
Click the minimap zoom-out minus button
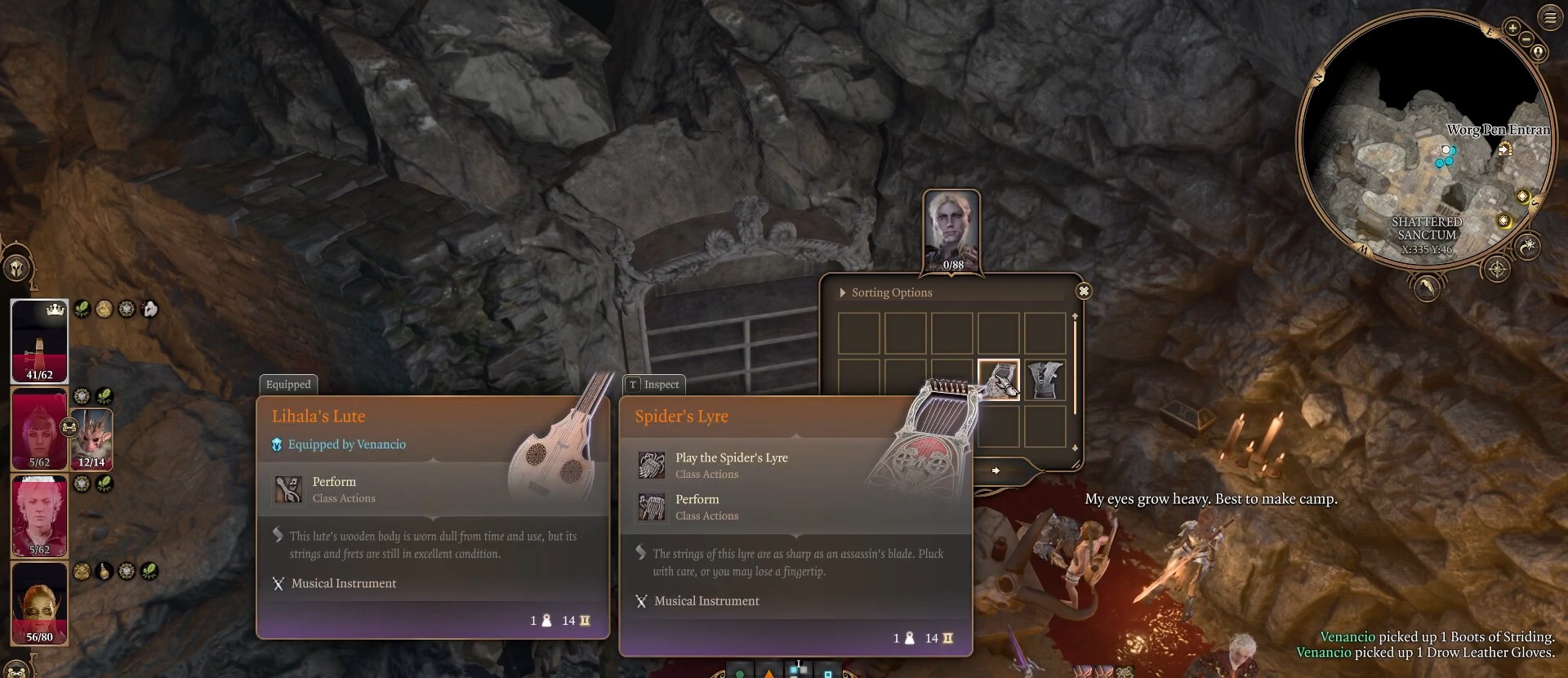point(1526,39)
